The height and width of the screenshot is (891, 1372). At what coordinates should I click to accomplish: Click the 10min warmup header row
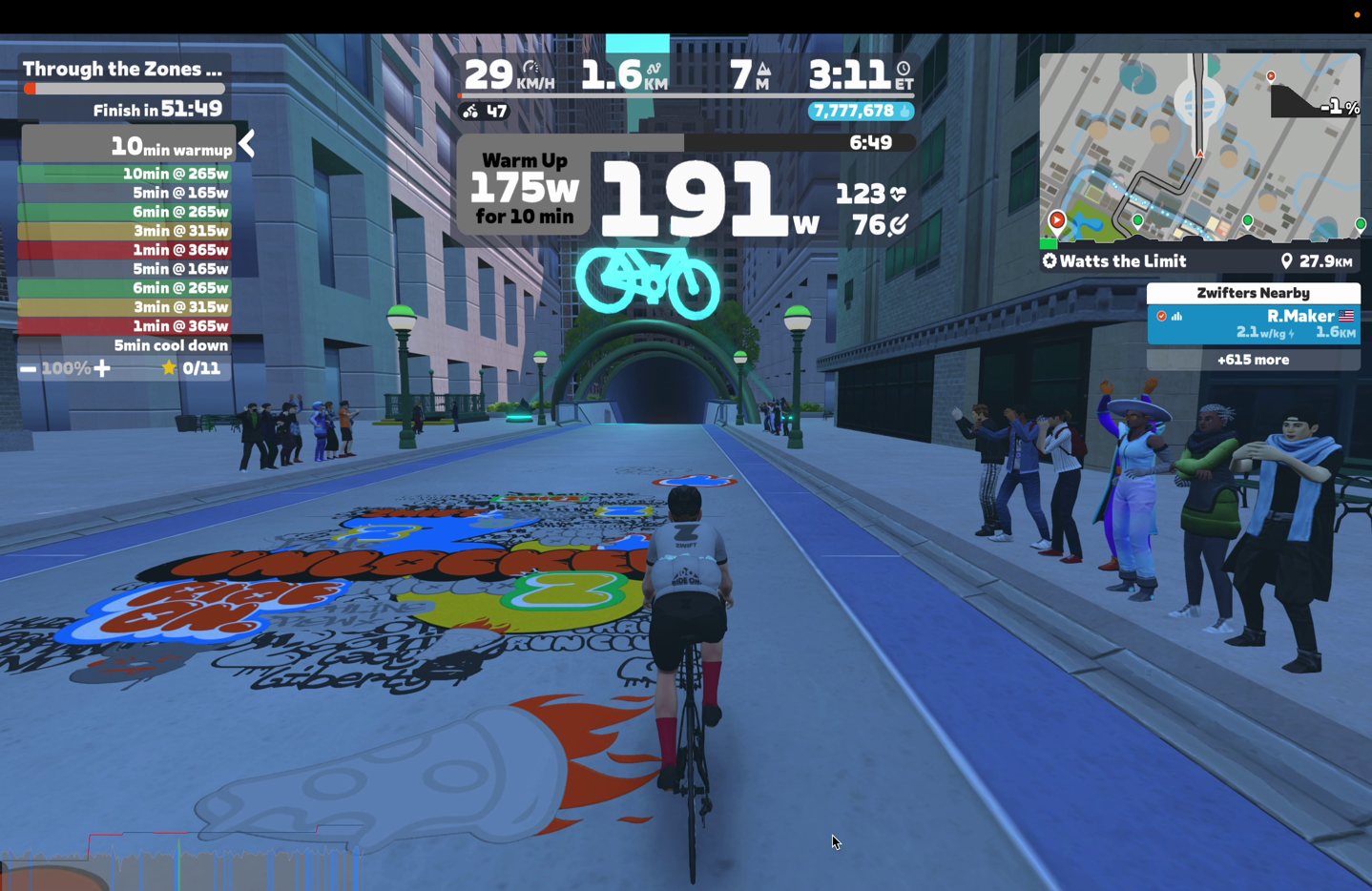tap(128, 146)
